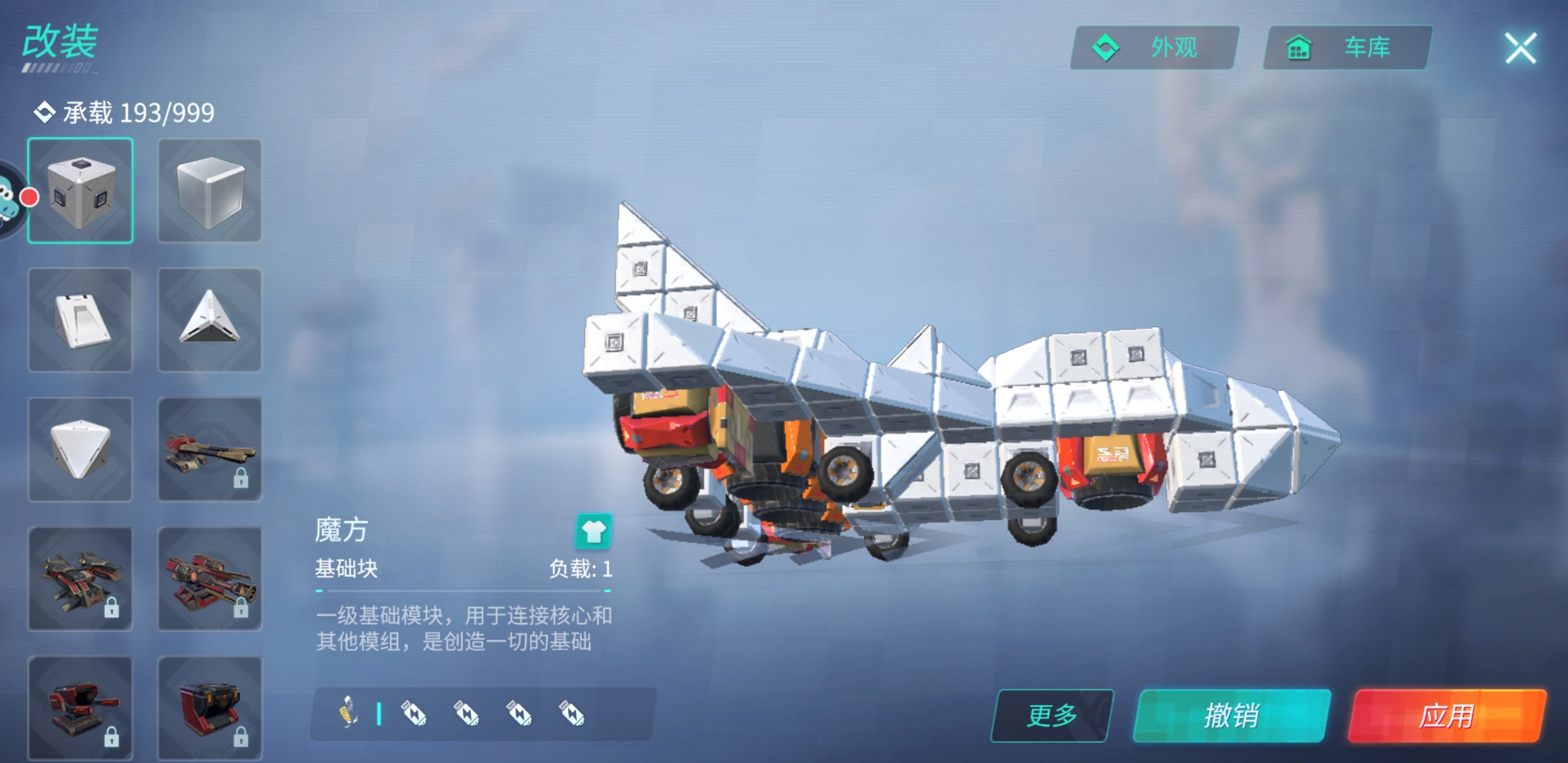Image resolution: width=1568 pixels, height=763 pixels.
Task: Select the inverted pyramid block
Action: [x=80, y=450]
